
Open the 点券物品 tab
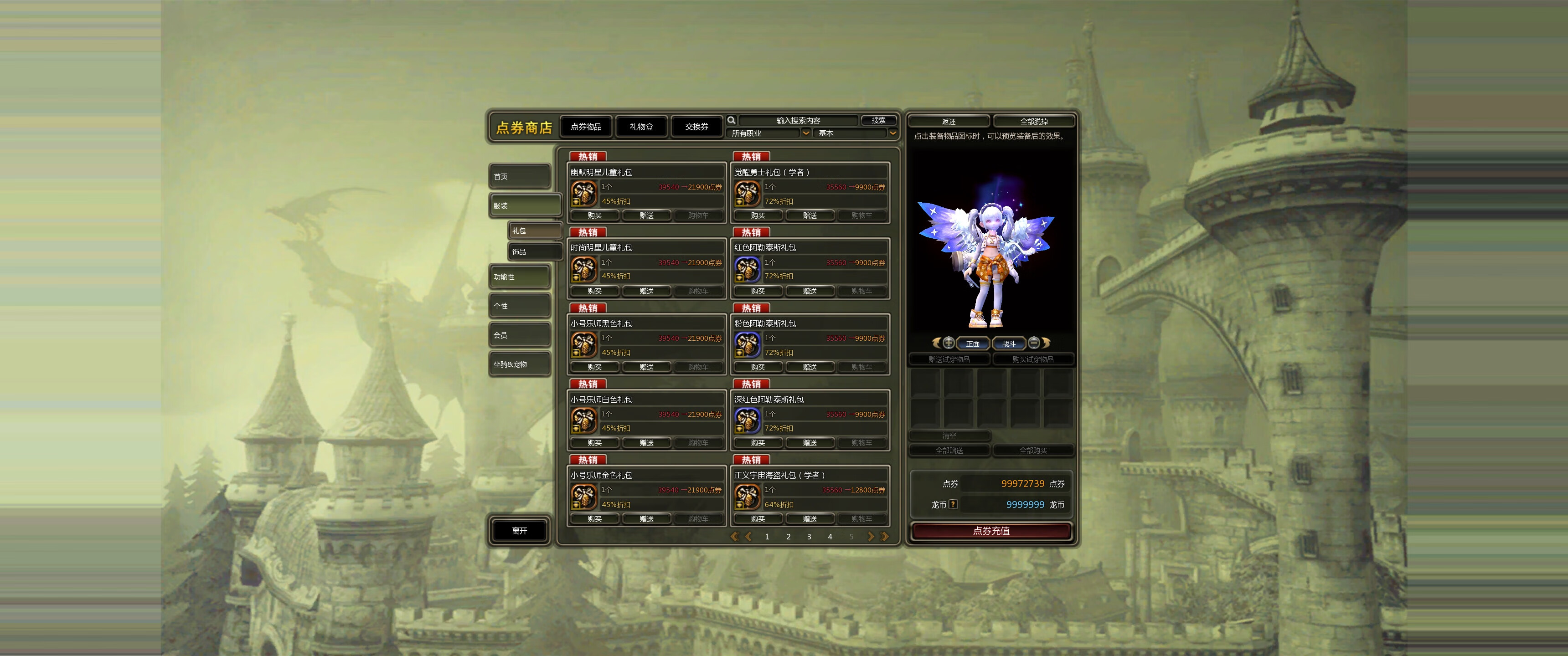pyautogui.click(x=586, y=127)
